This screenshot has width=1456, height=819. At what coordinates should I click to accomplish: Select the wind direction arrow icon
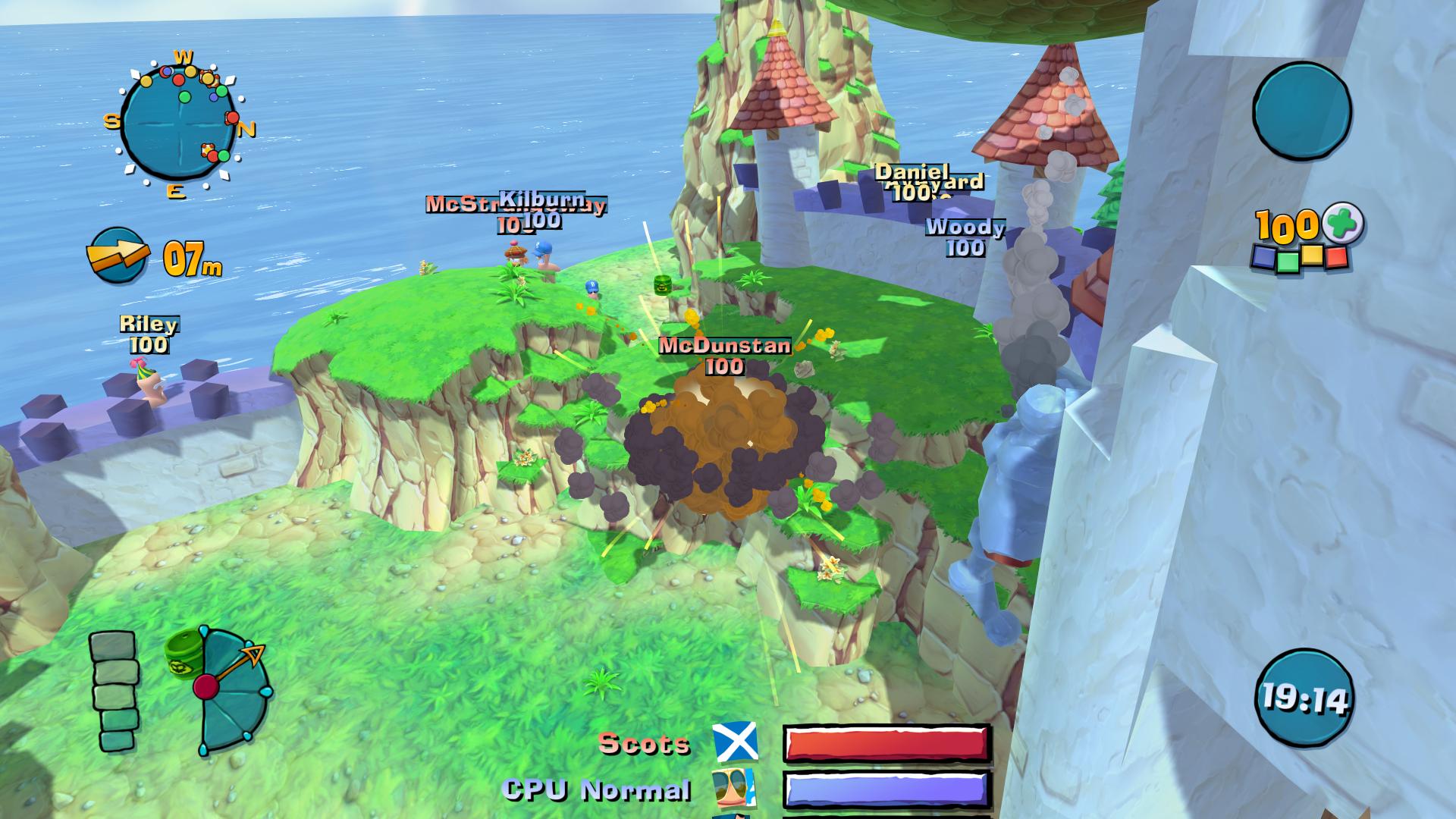point(118,256)
